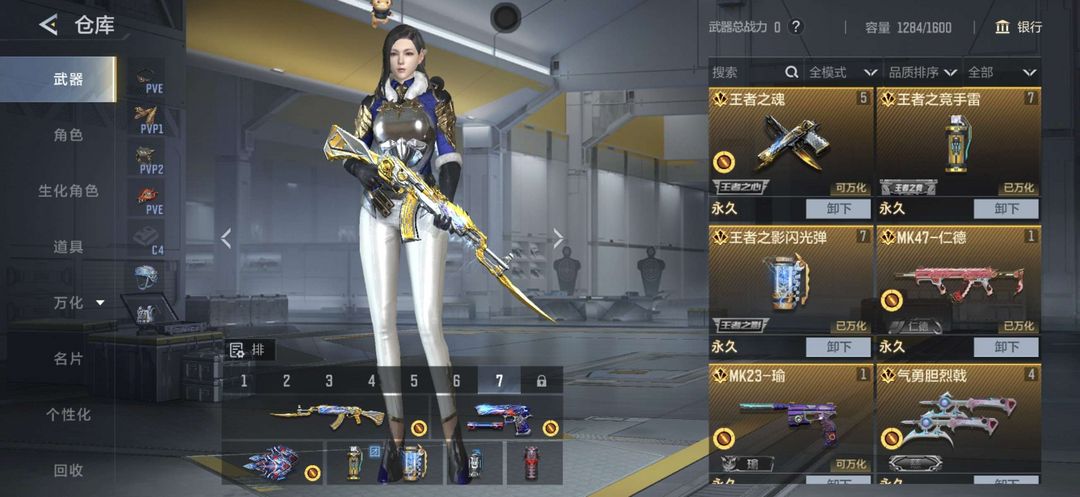The width and height of the screenshot is (1080, 497).
Task: Open the 名片 section
Action: coord(68,358)
